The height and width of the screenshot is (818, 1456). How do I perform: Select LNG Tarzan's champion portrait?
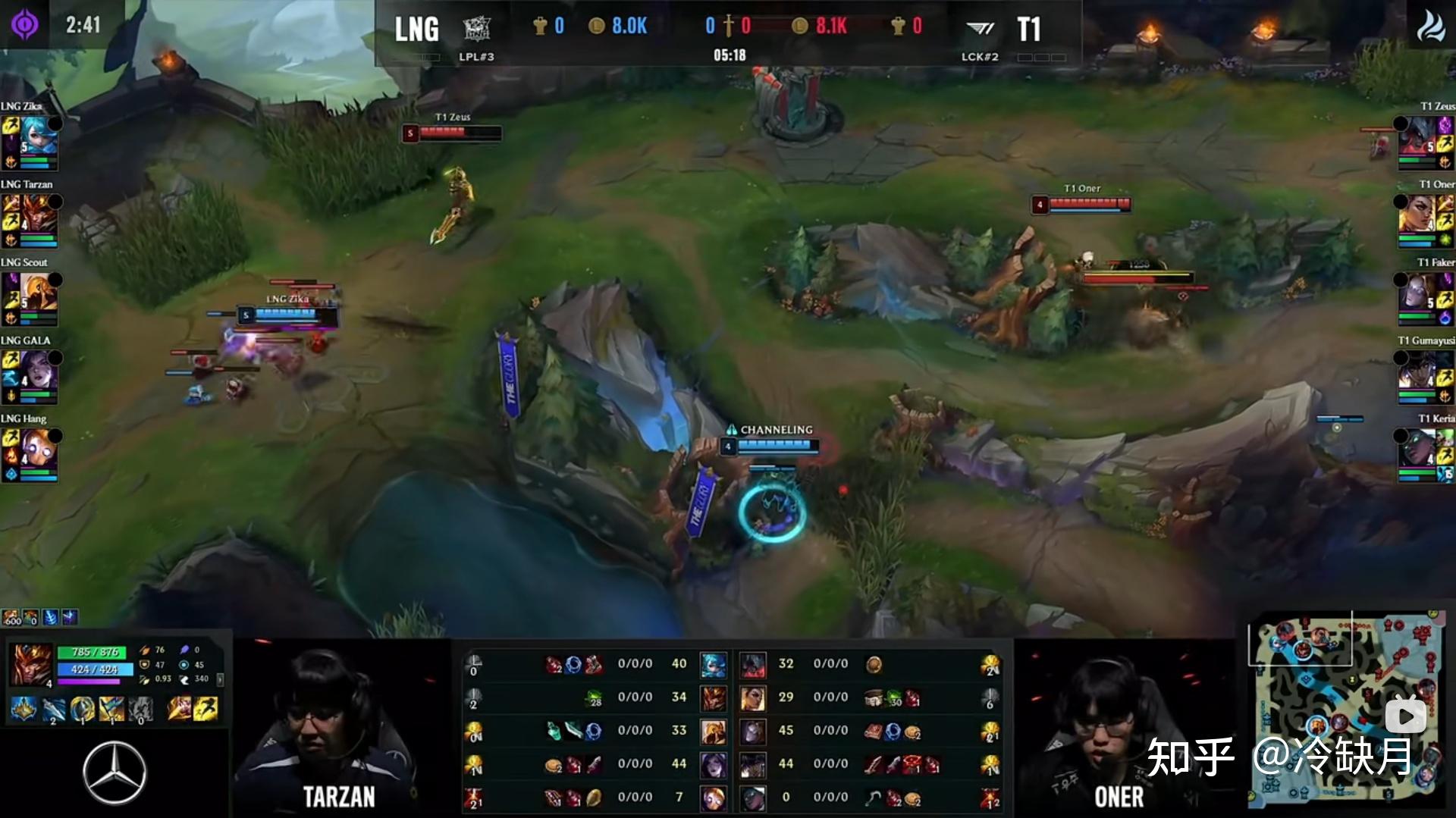pos(39,213)
